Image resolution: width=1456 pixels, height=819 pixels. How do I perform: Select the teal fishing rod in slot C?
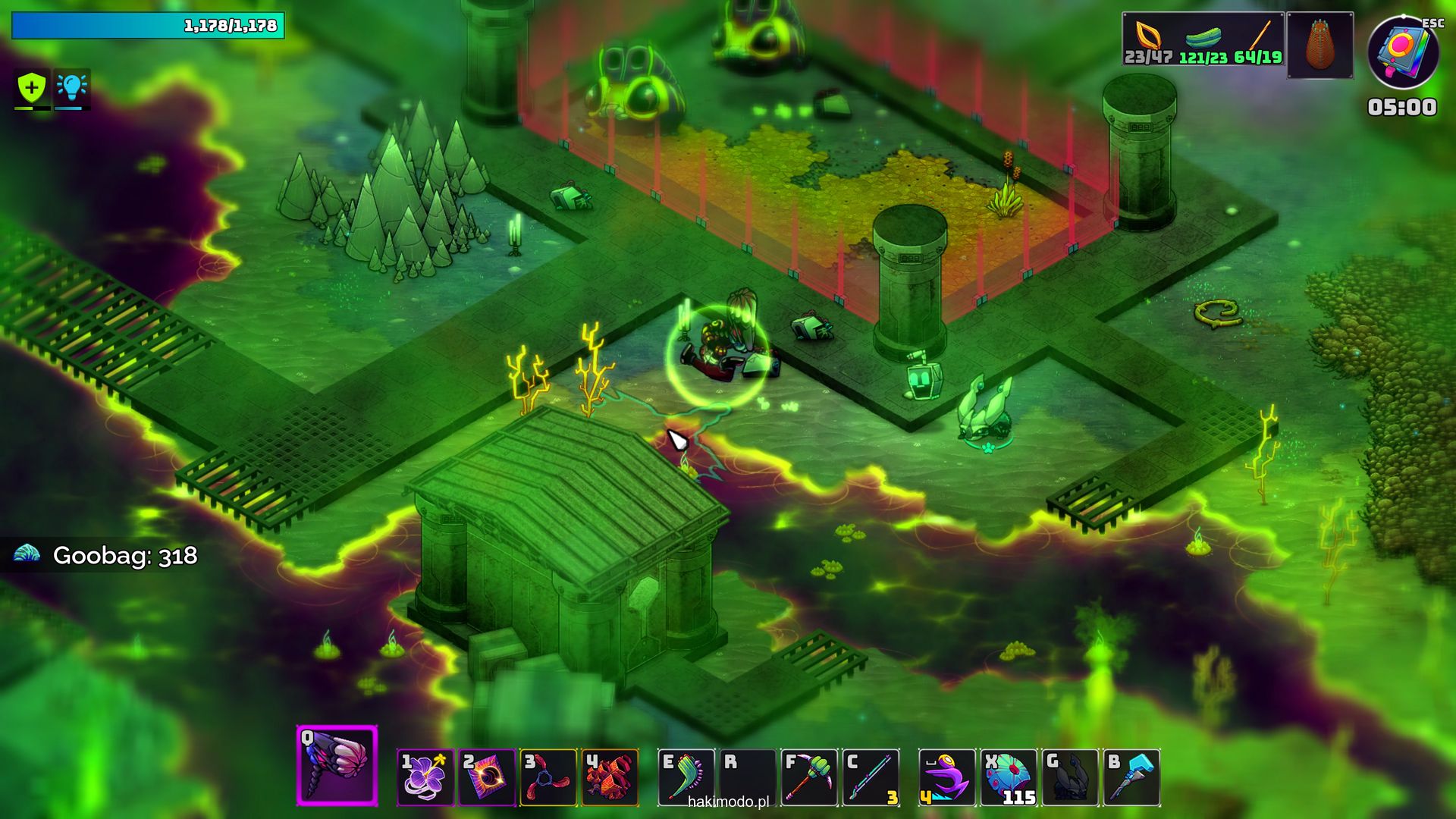[871, 777]
